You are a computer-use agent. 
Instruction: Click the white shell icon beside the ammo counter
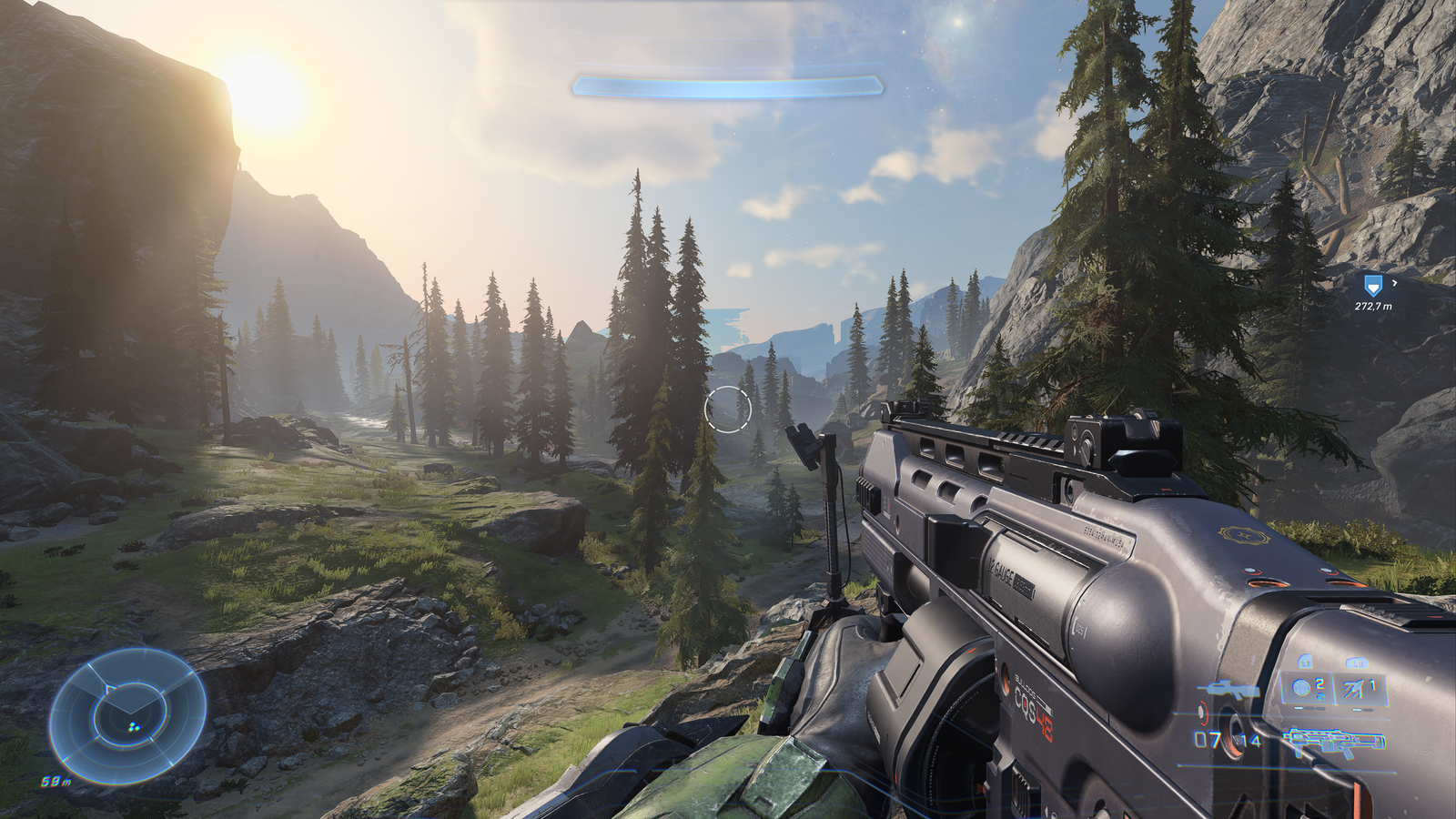(1202, 713)
